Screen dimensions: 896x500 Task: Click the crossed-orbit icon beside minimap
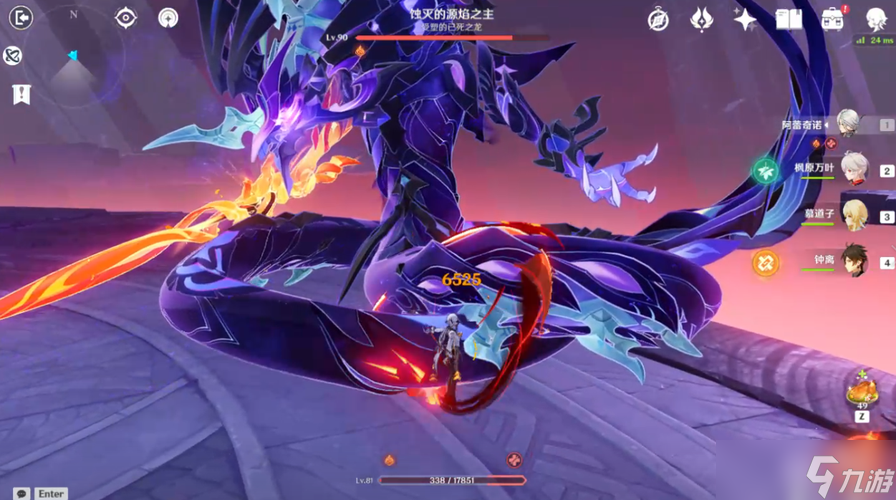tap(13, 56)
